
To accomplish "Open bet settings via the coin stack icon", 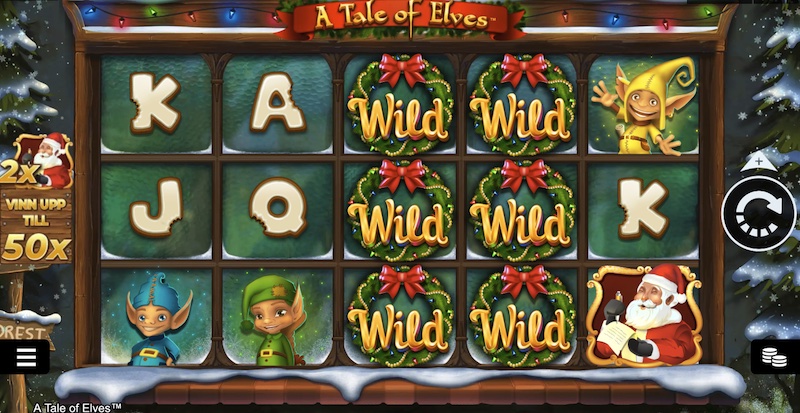I will 773,358.
